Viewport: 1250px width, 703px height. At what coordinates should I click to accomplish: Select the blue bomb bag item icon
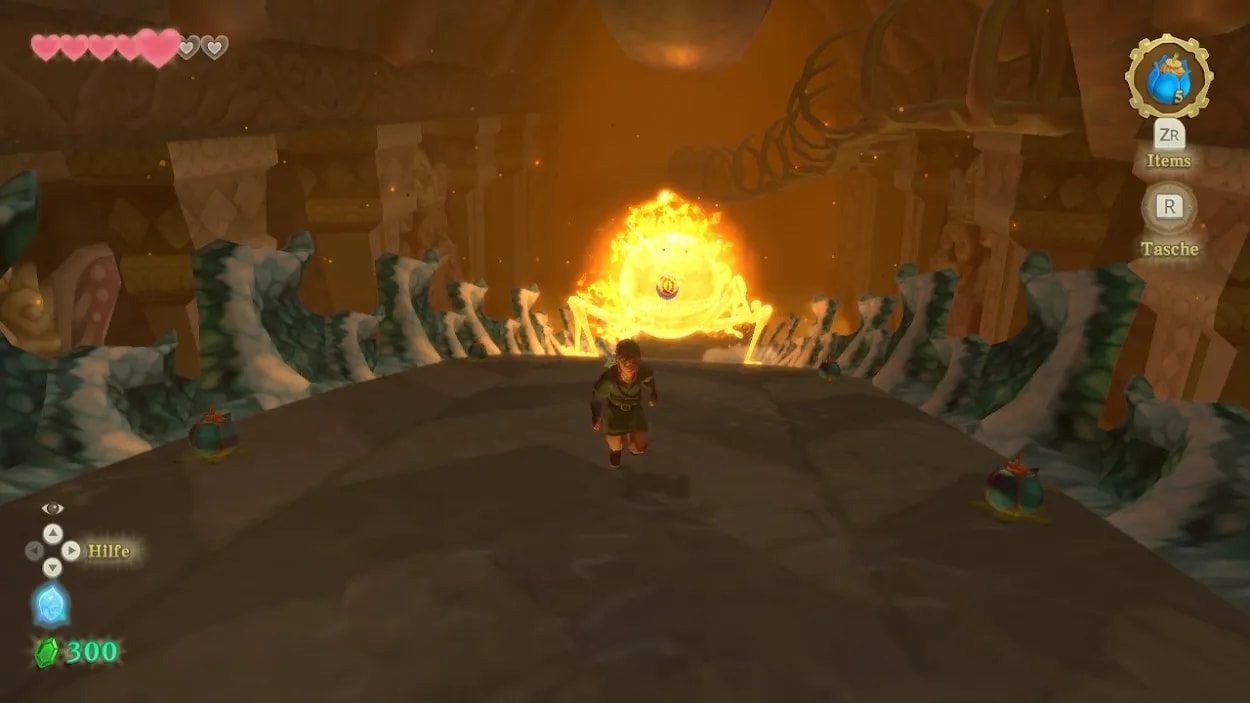(x=1168, y=77)
